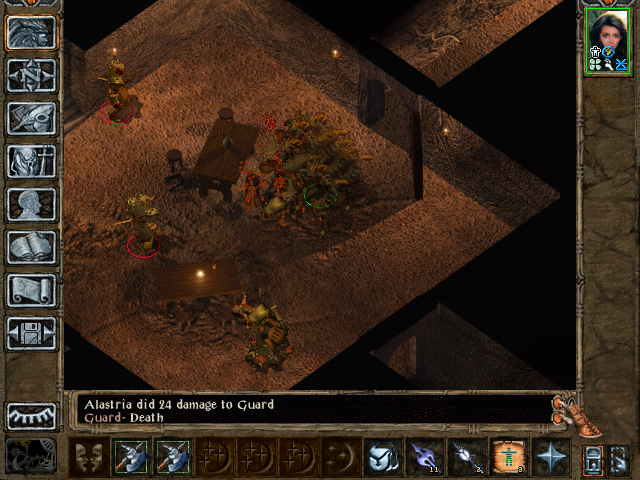
Task: Open the journal from the sidebar
Action: (32, 118)
